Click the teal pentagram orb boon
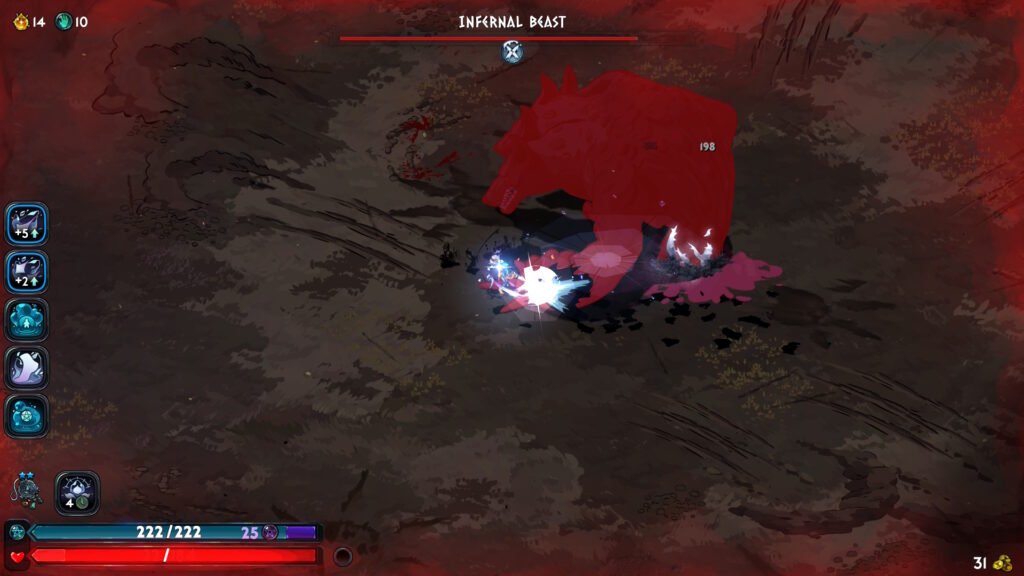The image size is (1024, 576). (26, 415)
